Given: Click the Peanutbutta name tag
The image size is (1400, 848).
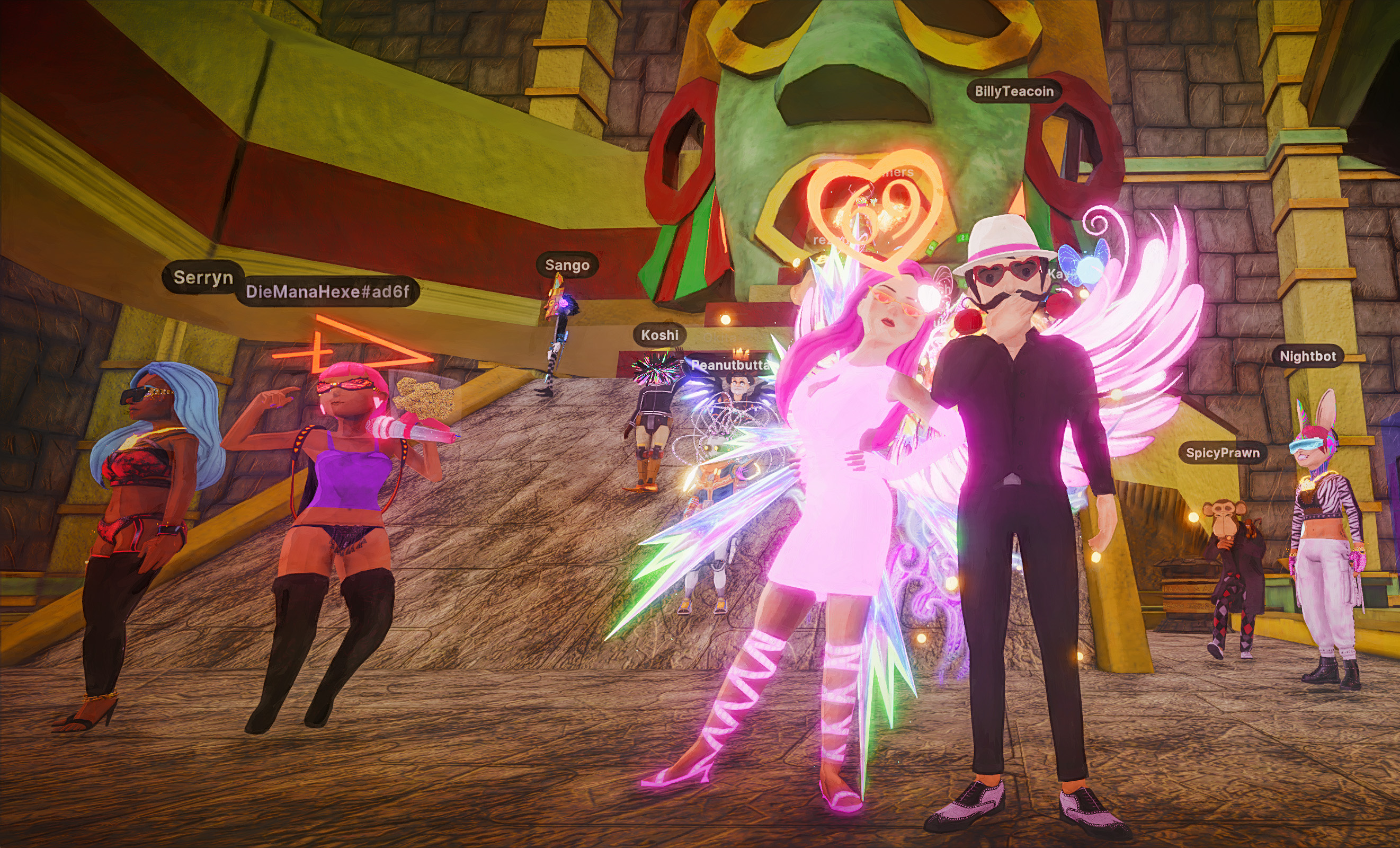Looking at the screenshot, I should 729,366.
